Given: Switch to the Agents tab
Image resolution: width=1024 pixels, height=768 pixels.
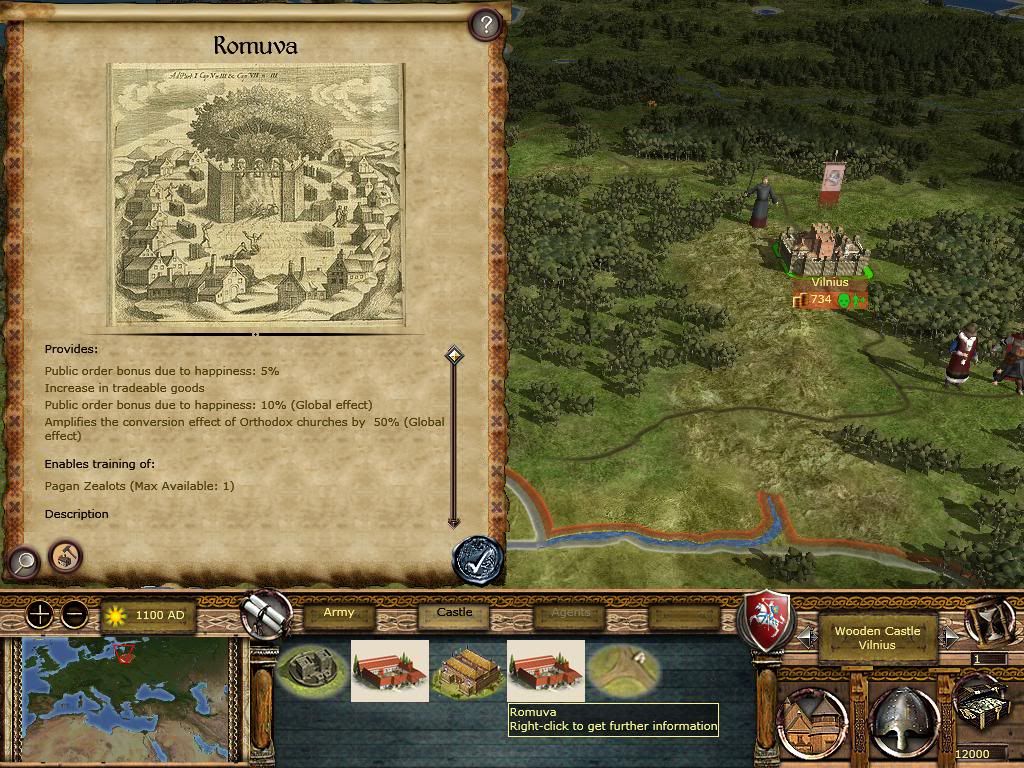Looking at the screenshot, I should tap(570, 613).
